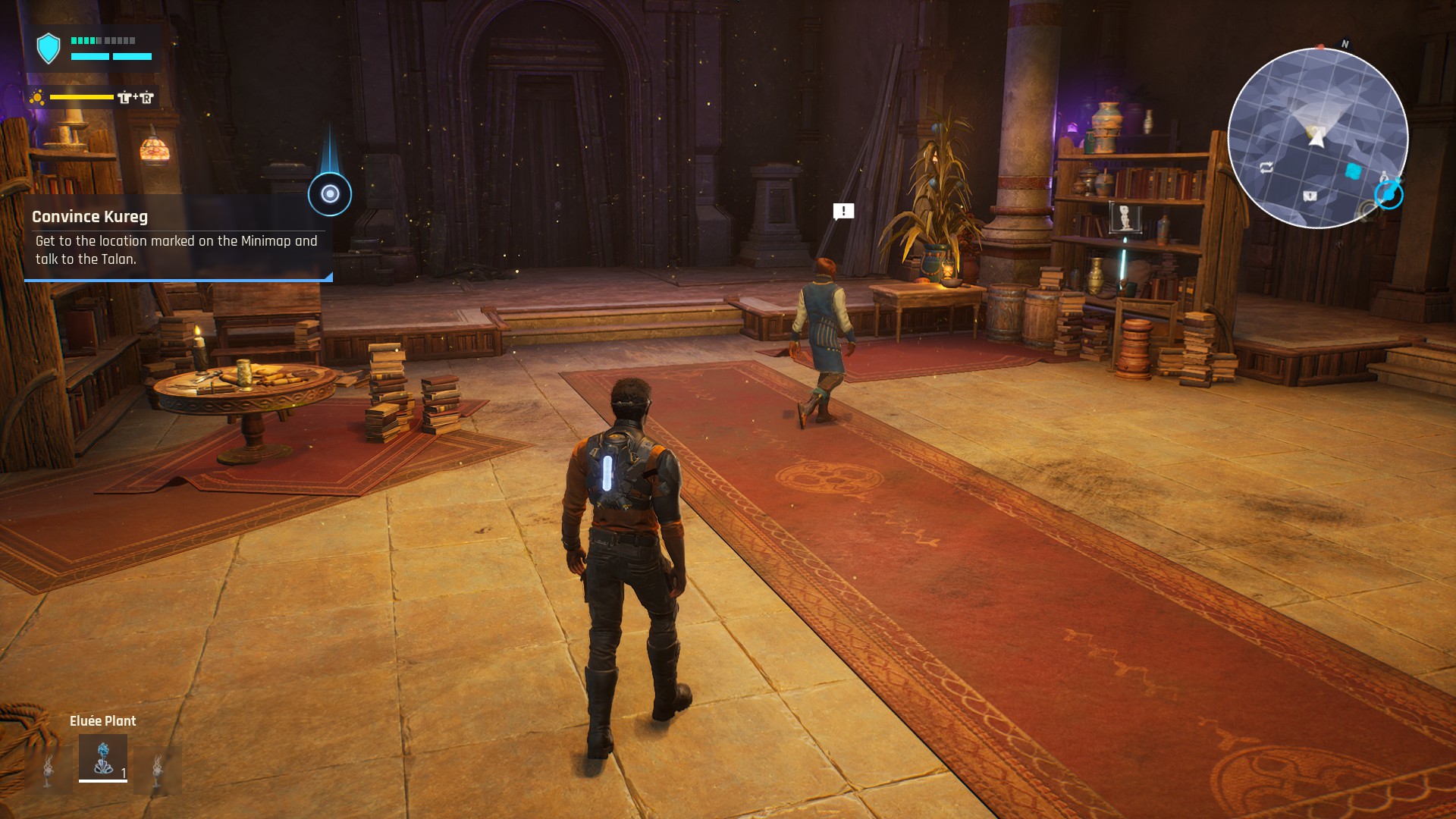Screen dimensions: 1456x819
Task: Click the circular minimap
Action: pos(1317,138)
